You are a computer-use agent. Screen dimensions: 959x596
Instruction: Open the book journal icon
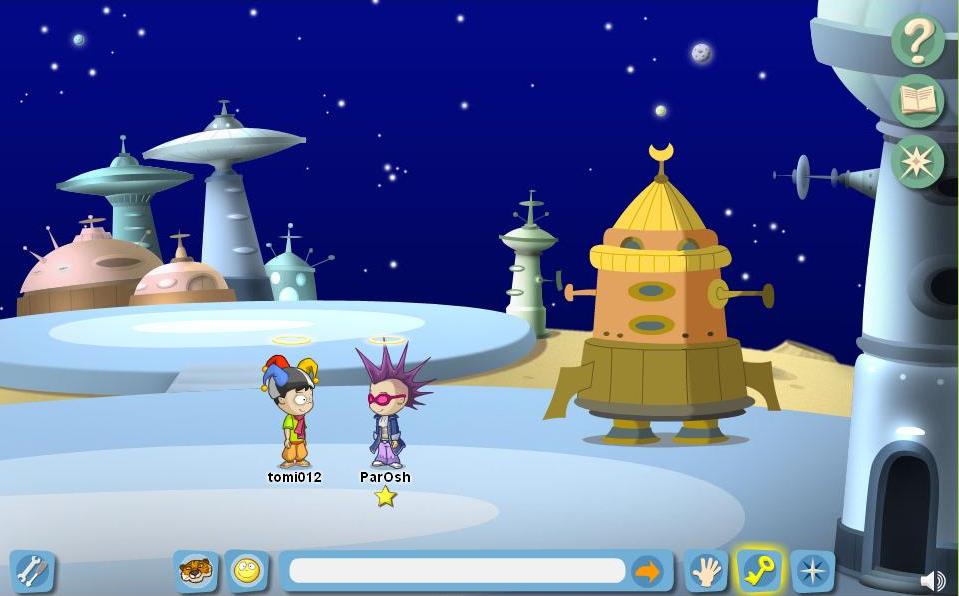click(x=917, y=100)
